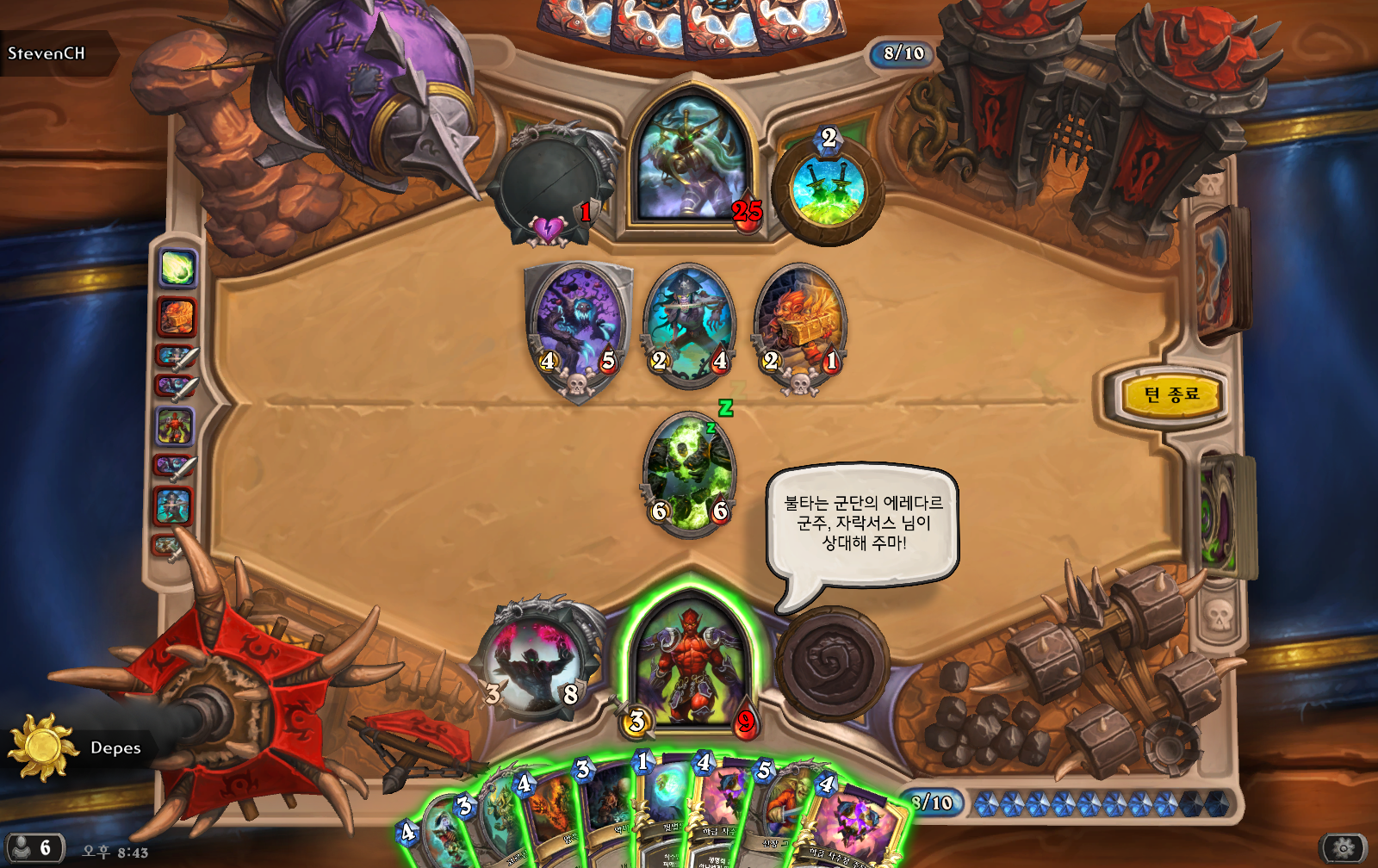Image resolution: width=1378 pixels, height=868 pixels.
Task: Select your Jaraxxus hero portrait
Action: [x=691, y=663]
